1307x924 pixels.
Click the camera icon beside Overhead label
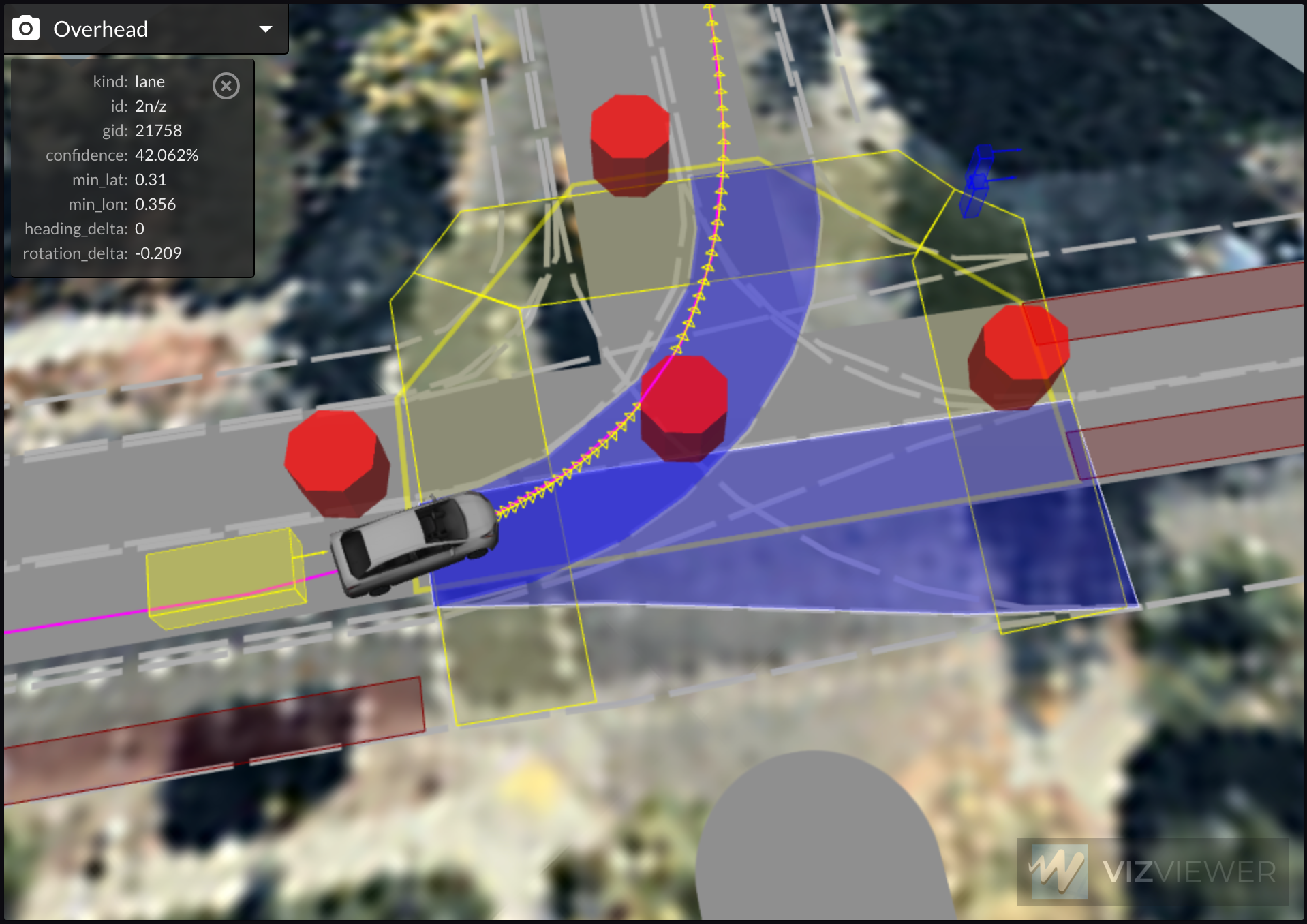(x=25, y=29)
